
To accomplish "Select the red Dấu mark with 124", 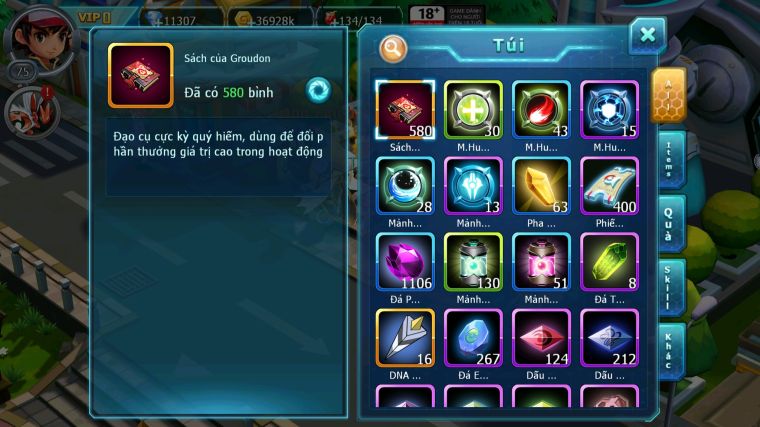I will tap(541, 338).
